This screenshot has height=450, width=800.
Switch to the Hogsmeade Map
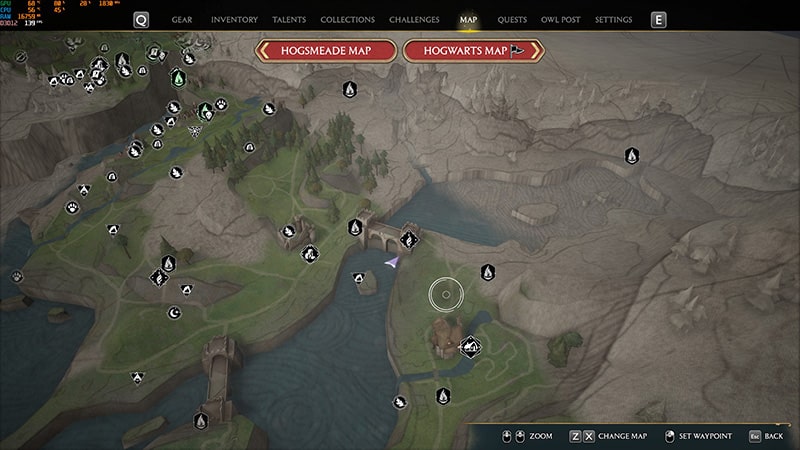coord(326,51)
